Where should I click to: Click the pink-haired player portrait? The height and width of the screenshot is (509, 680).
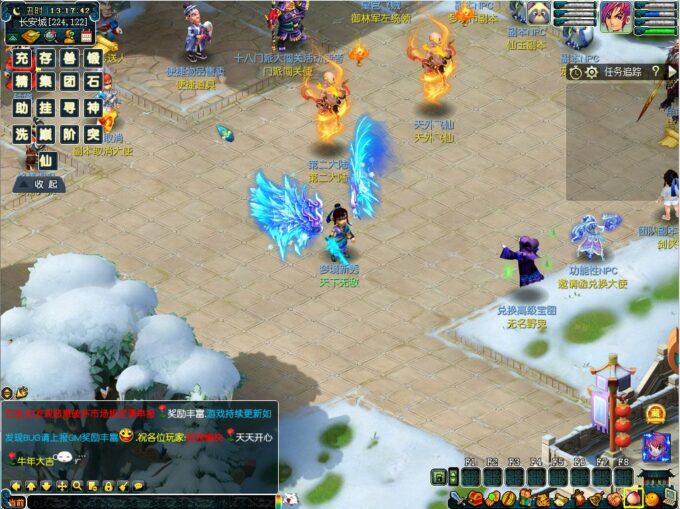(x=616, y=17)
